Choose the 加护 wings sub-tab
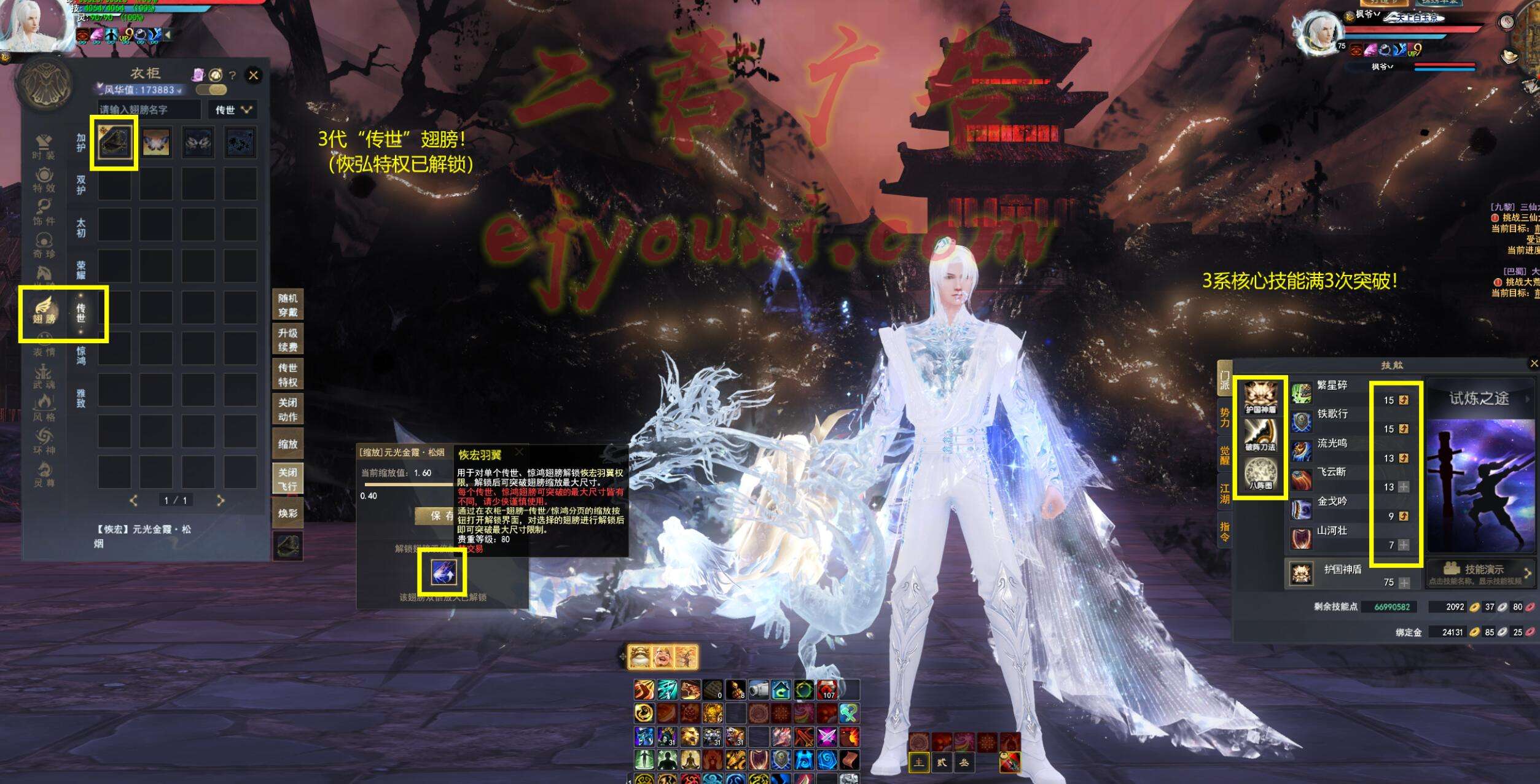1540x784 pixels. click(81, 142)
